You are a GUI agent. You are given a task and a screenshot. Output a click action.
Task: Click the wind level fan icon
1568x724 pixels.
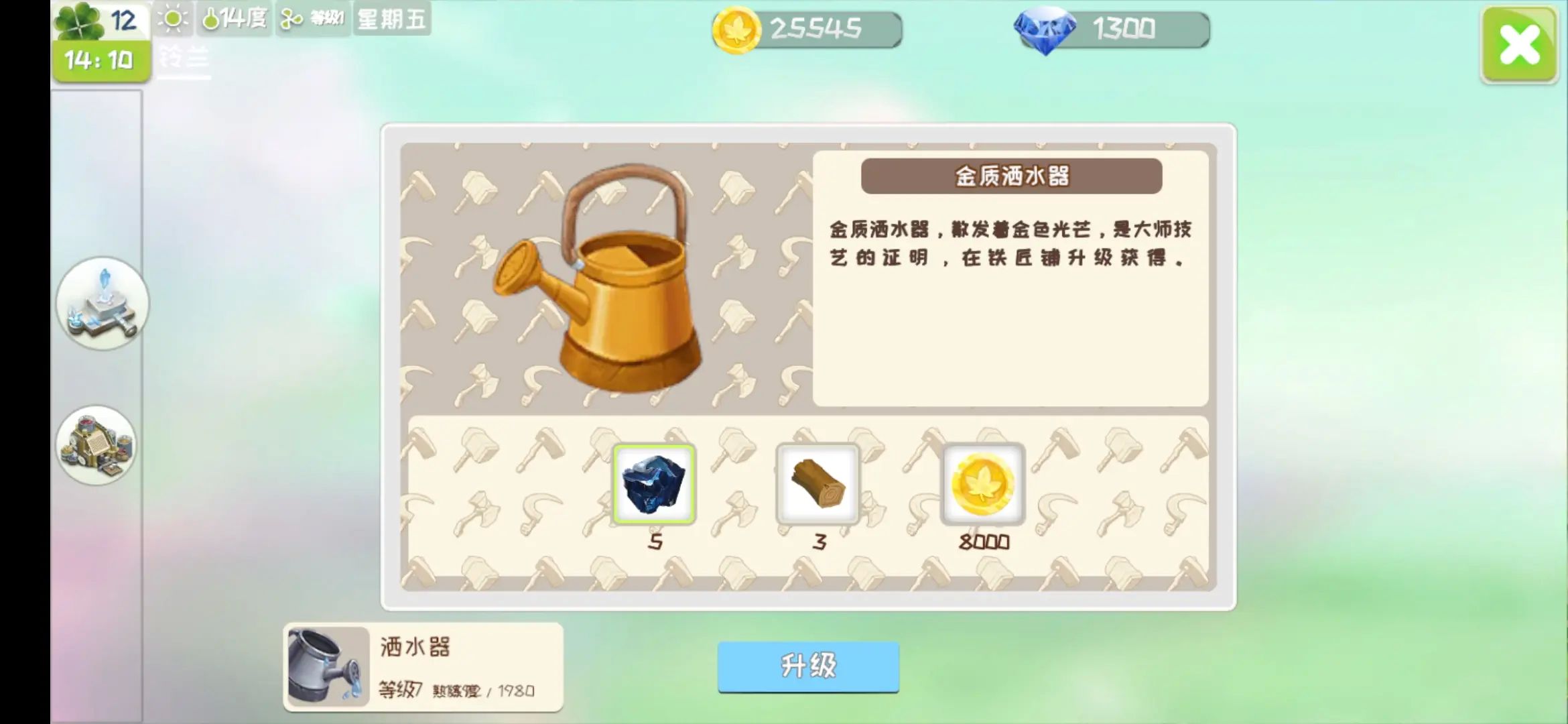[289, 19]
